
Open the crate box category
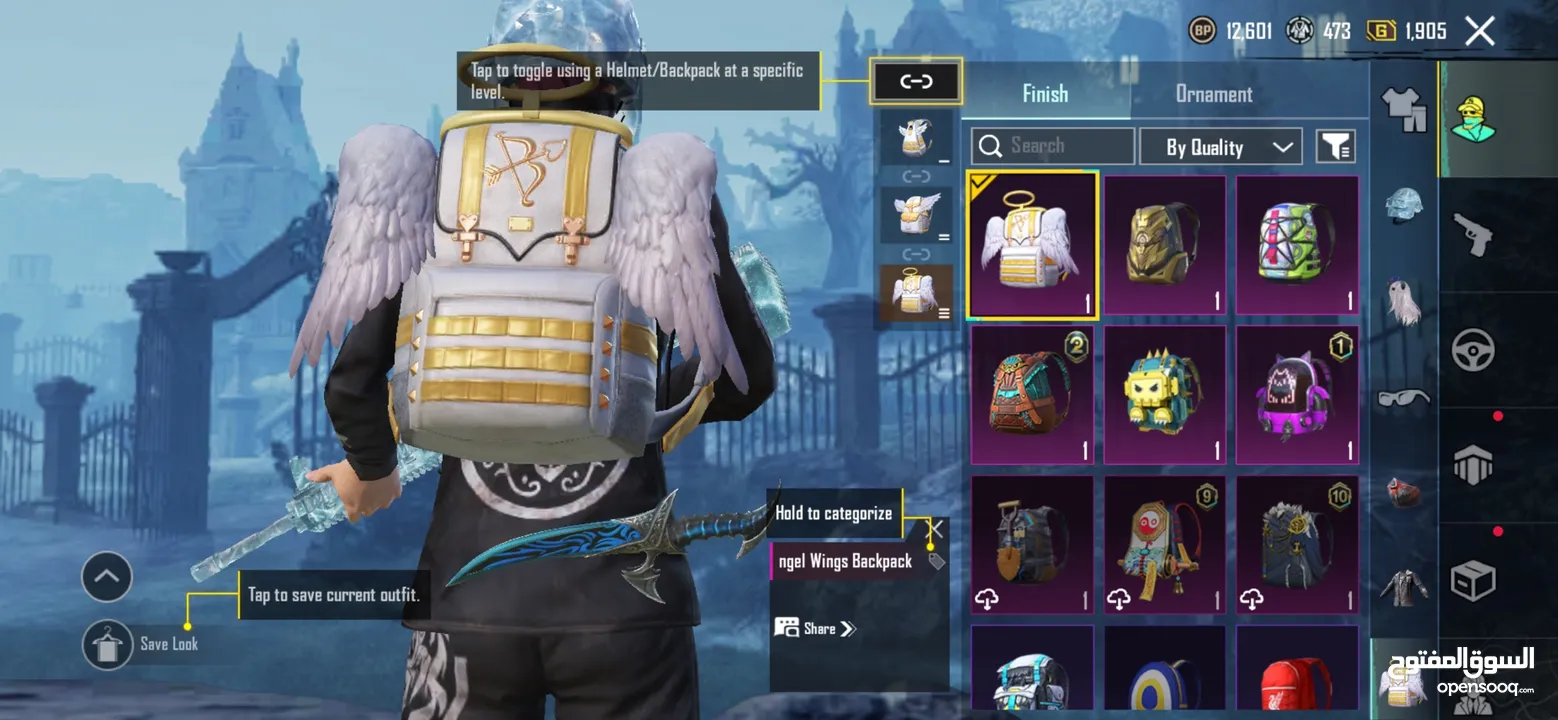(1473, 580)
